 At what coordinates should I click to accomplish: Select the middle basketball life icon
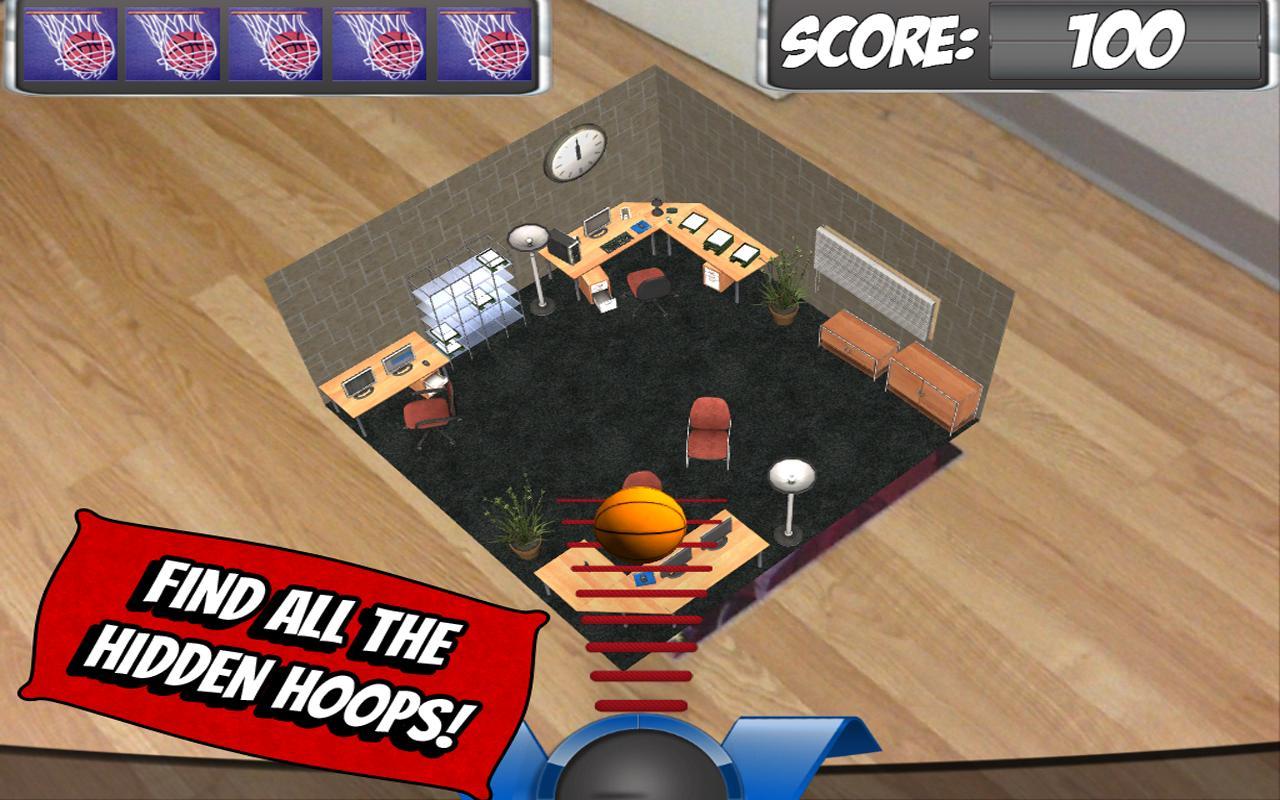(x=274, y=43)
